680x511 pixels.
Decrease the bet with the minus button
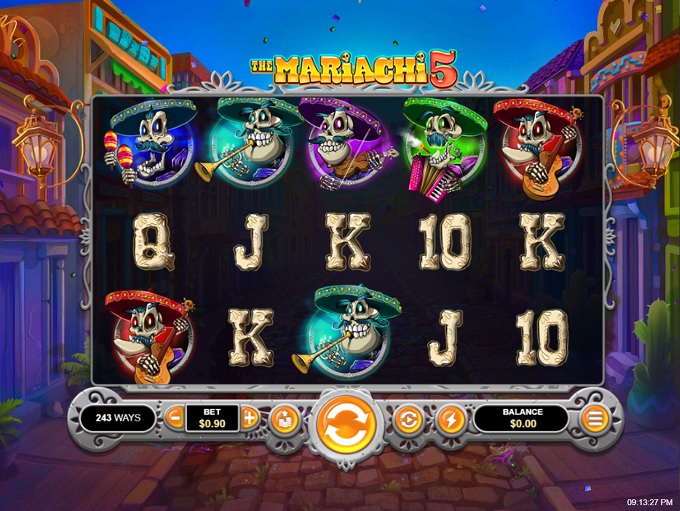(x=174, y=418)
